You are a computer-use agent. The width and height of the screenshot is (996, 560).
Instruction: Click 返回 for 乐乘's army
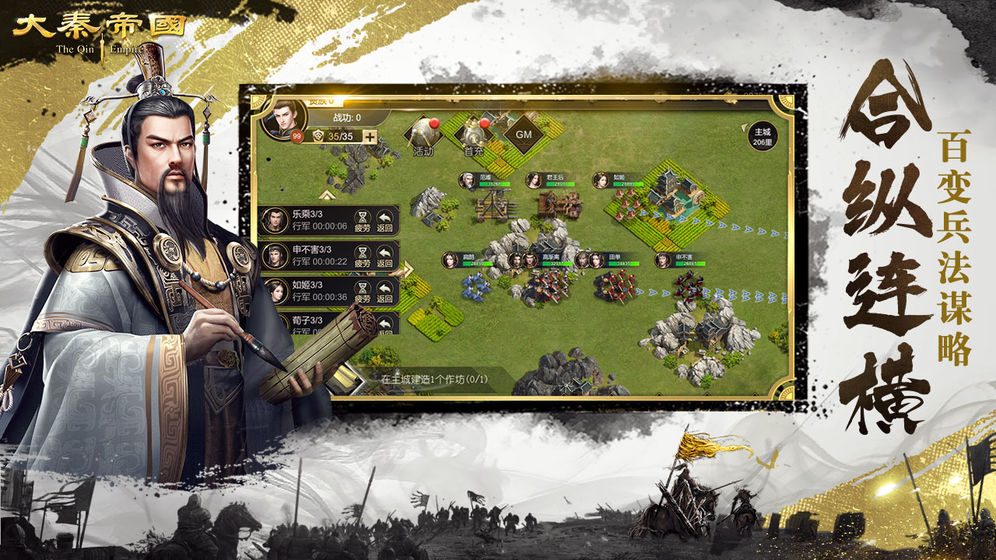tap(384, 221)
